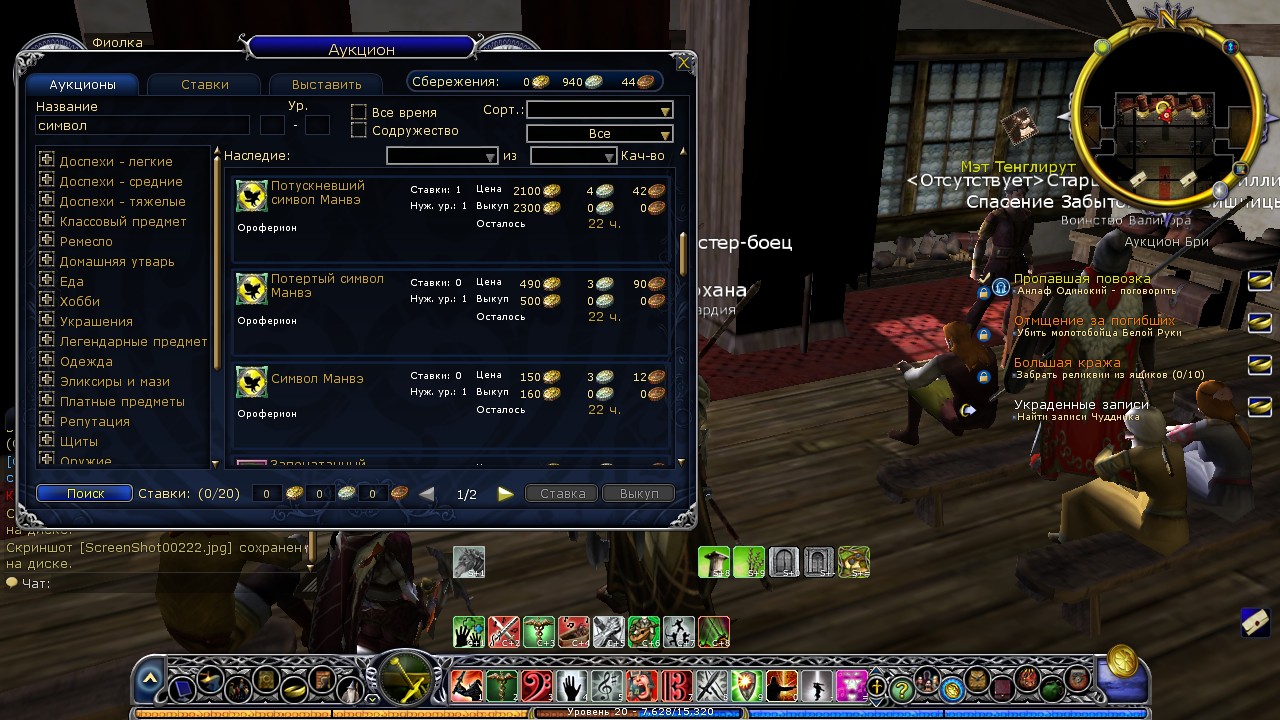Open the Все filter dropdown
This screenshot has width=1280, height=720.
(x=599, y=133)
